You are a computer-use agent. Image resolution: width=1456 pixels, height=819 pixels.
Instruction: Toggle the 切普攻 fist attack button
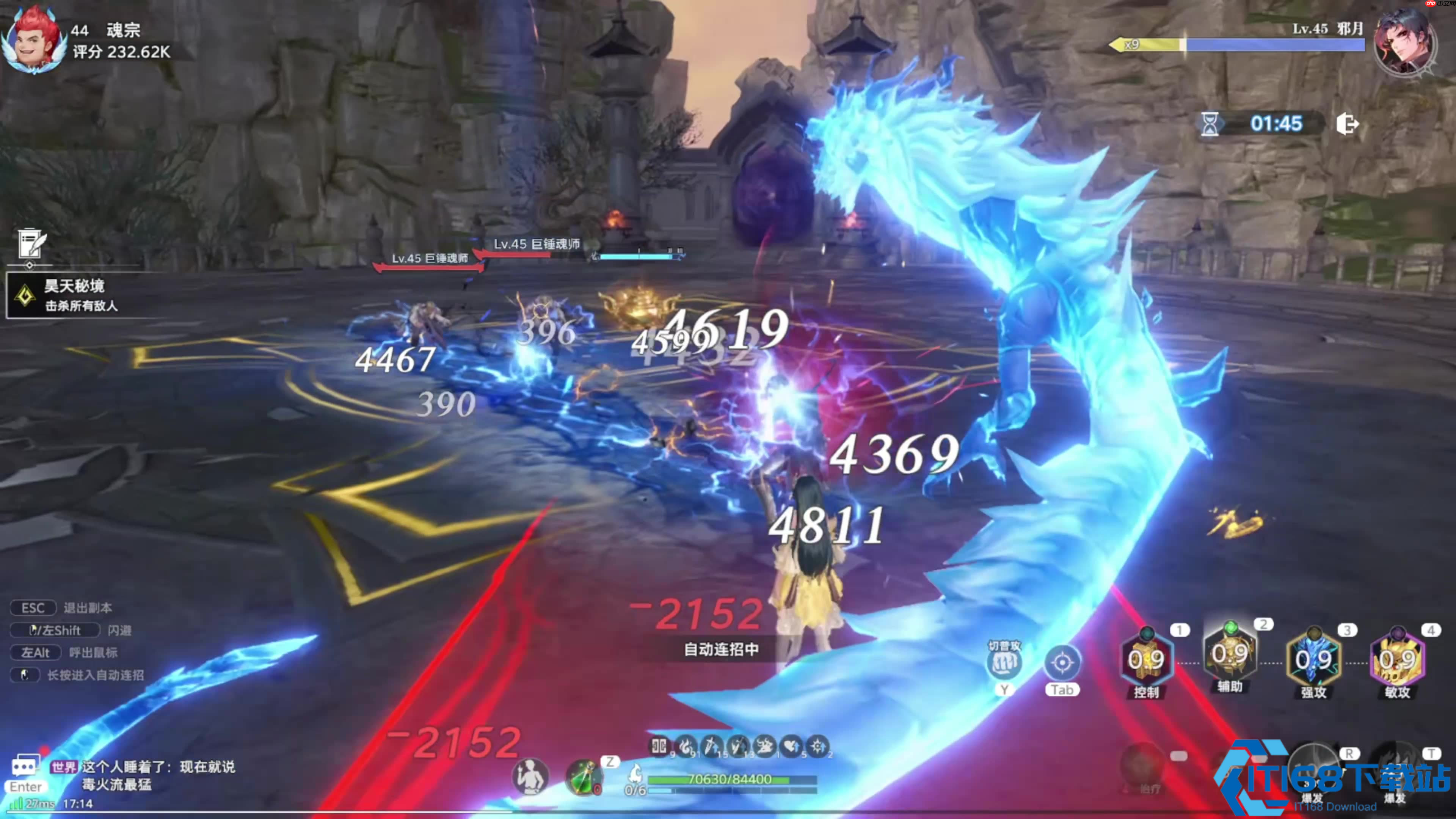click(1004, 662)
